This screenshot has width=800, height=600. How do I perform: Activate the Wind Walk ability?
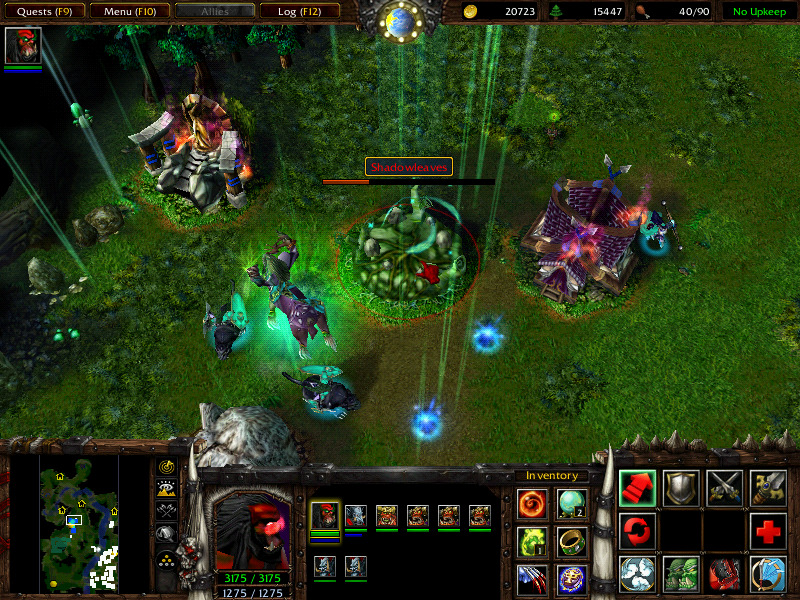click(637, 574)
